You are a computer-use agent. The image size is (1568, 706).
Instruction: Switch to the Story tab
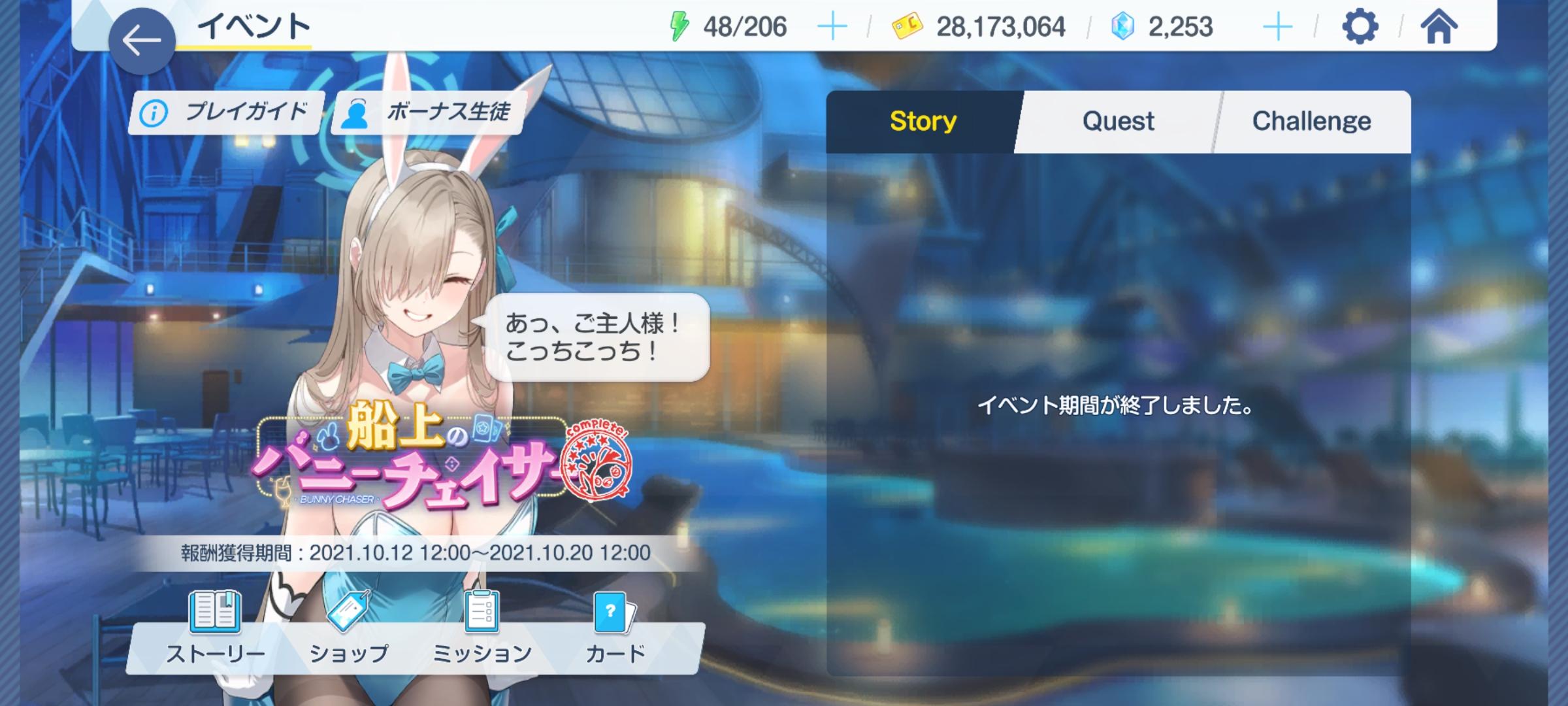[923, 122]
